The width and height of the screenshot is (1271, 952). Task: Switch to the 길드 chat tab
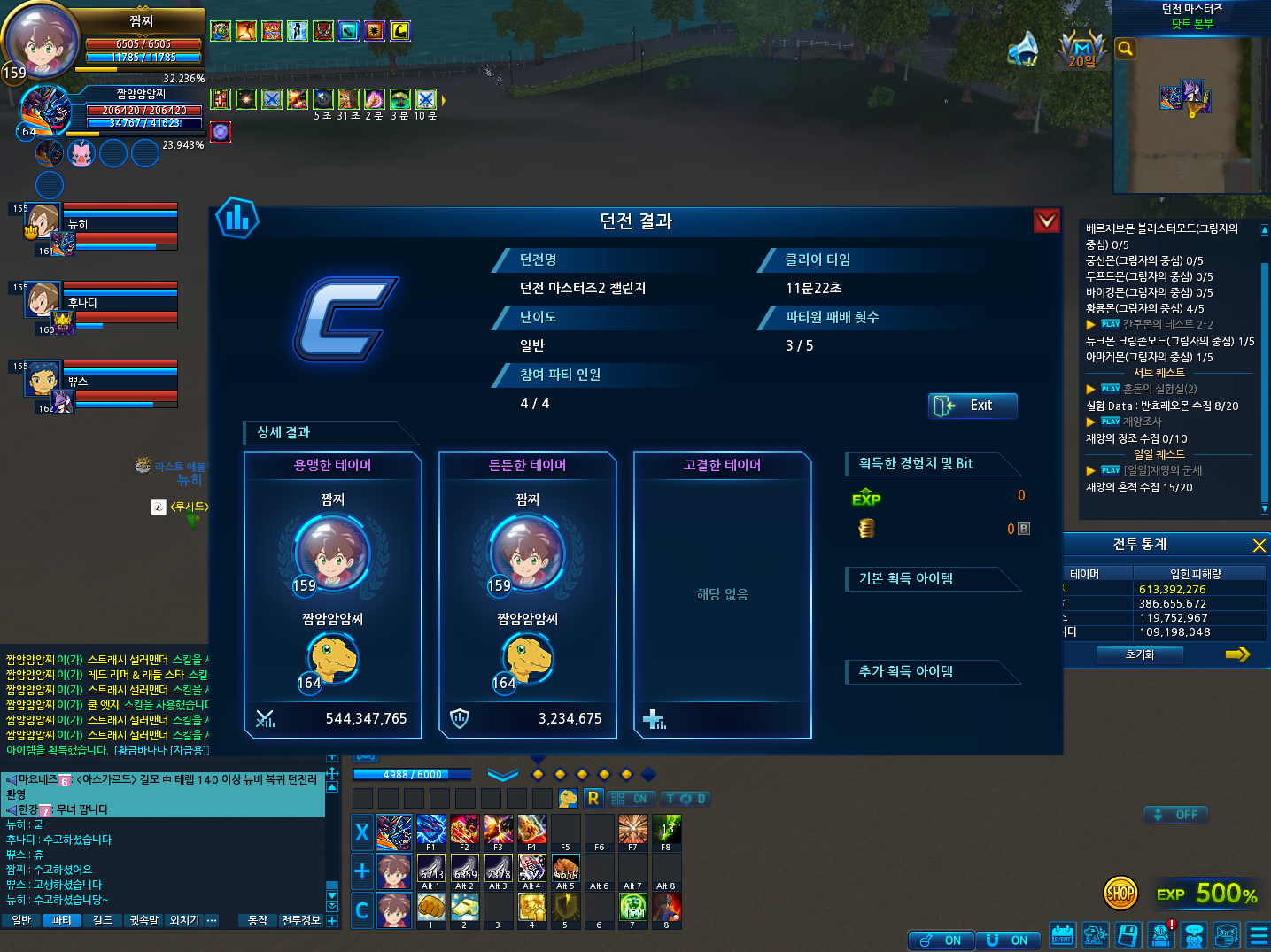tap(103, 921)
